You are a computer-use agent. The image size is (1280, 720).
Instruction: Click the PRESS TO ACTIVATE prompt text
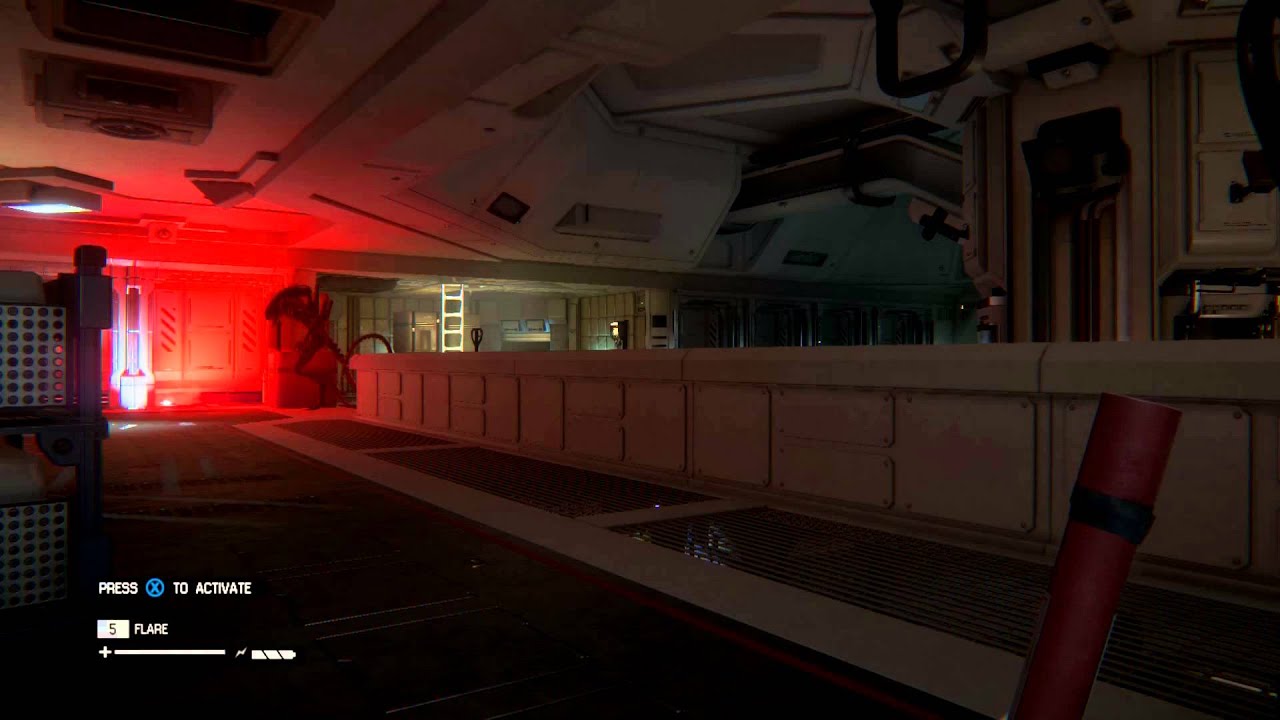175,589
